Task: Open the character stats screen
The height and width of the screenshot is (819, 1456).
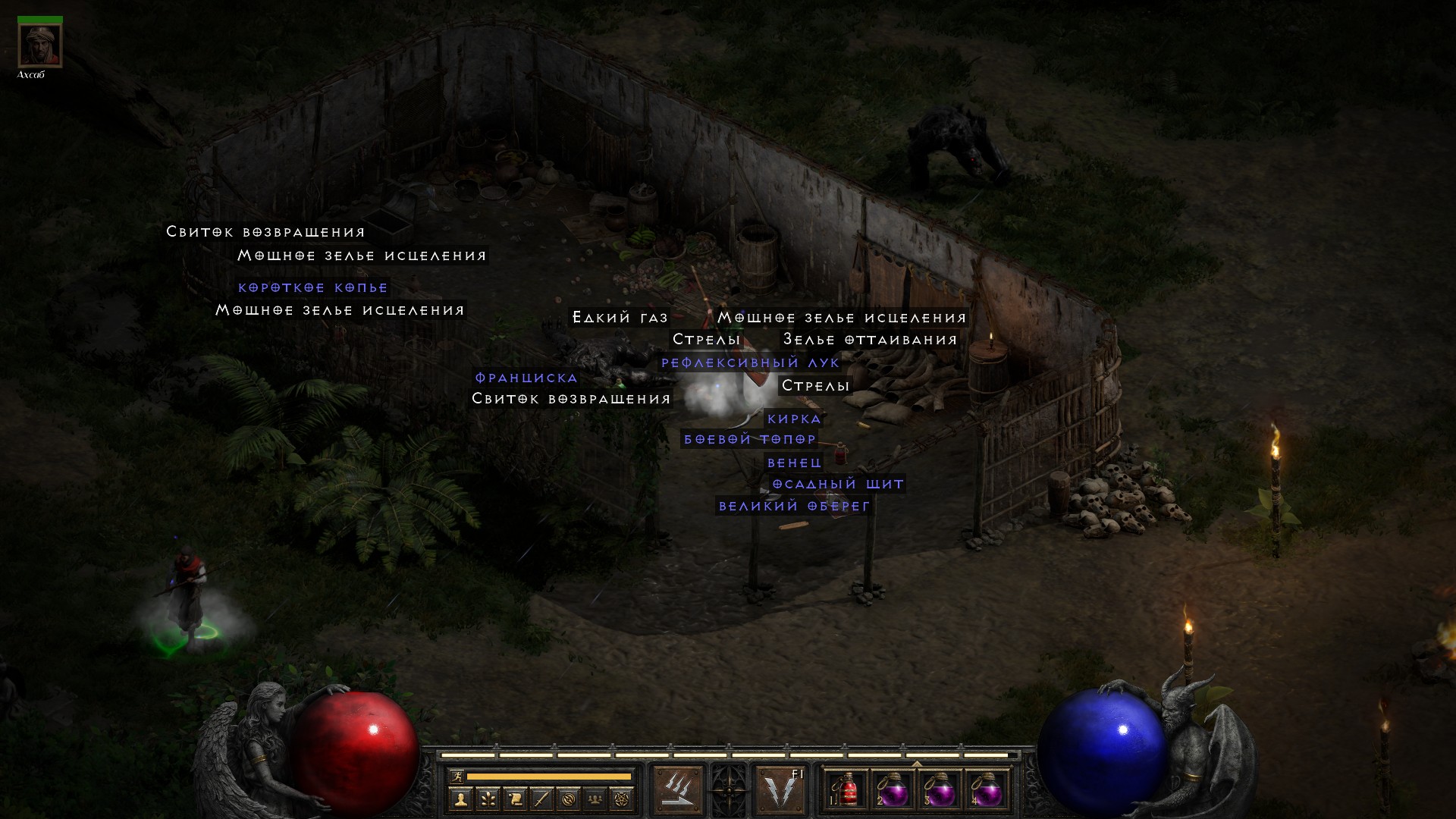Action: (460, 799)
